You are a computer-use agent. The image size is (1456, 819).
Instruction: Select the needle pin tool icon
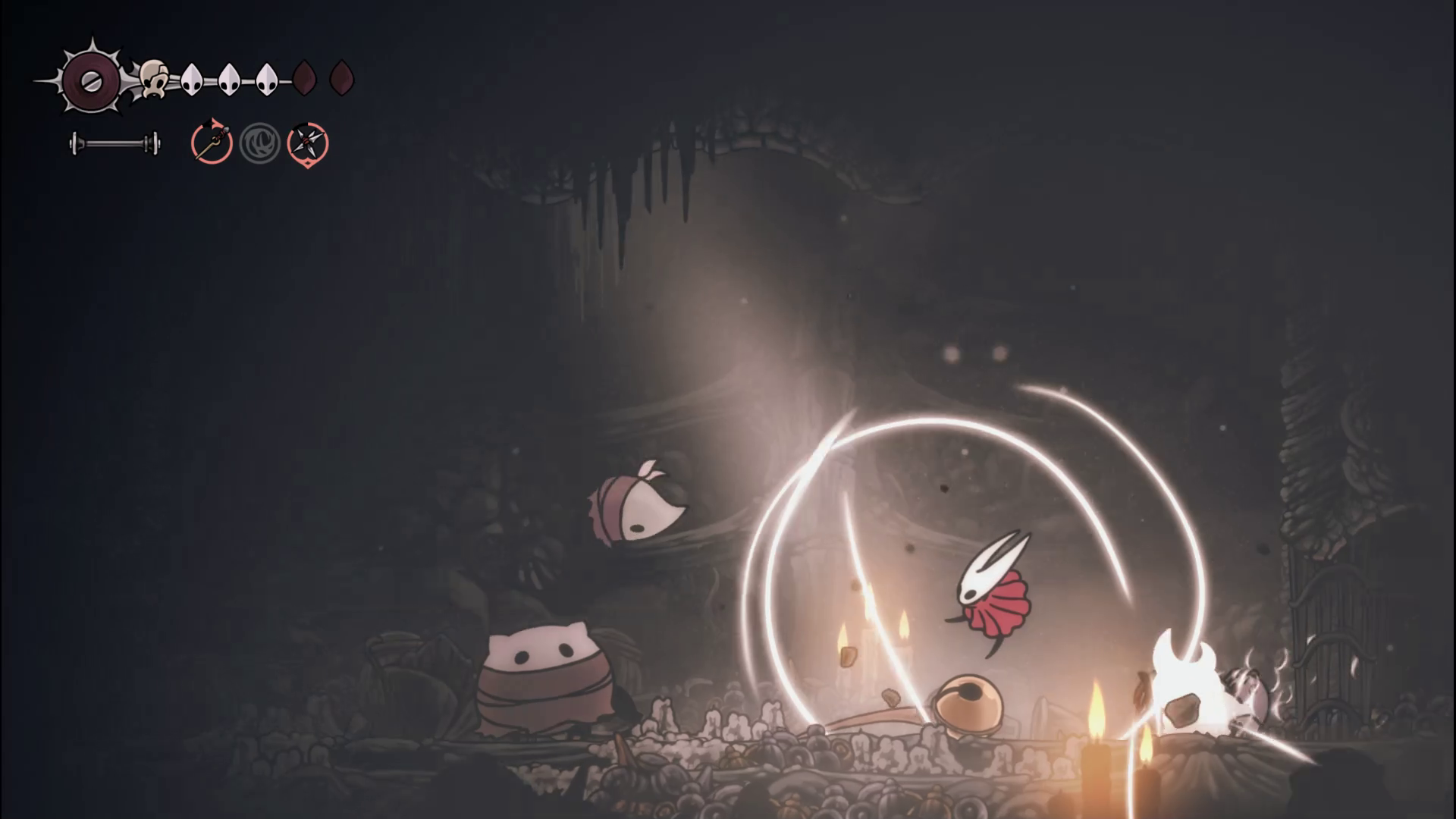tap(212, 143)
